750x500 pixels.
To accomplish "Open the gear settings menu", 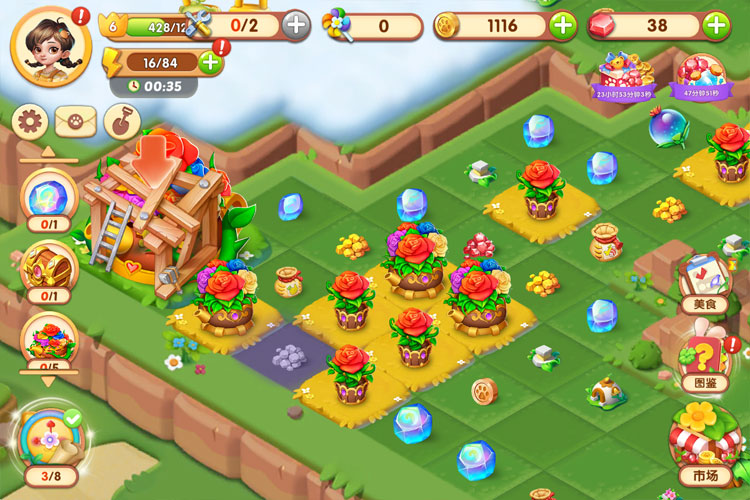I will click(x=31, y=123).
